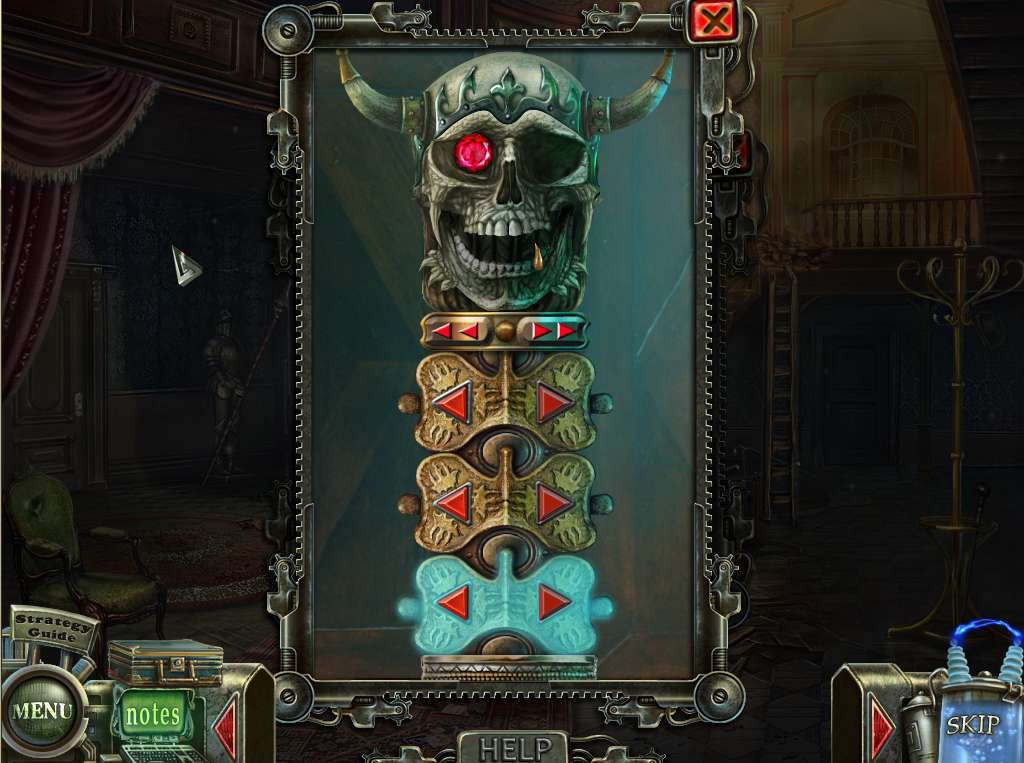Image resolution: width=1024 pixels, height=763 pixels.
Task: Click left arrow on the upper golden segment
Action: (x=453, y=403)
